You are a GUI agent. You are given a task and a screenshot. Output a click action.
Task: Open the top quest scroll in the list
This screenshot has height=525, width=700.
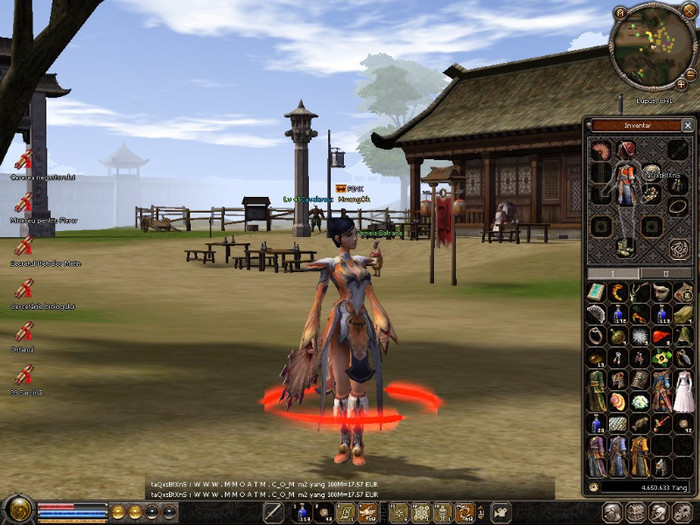click(23, 160)
